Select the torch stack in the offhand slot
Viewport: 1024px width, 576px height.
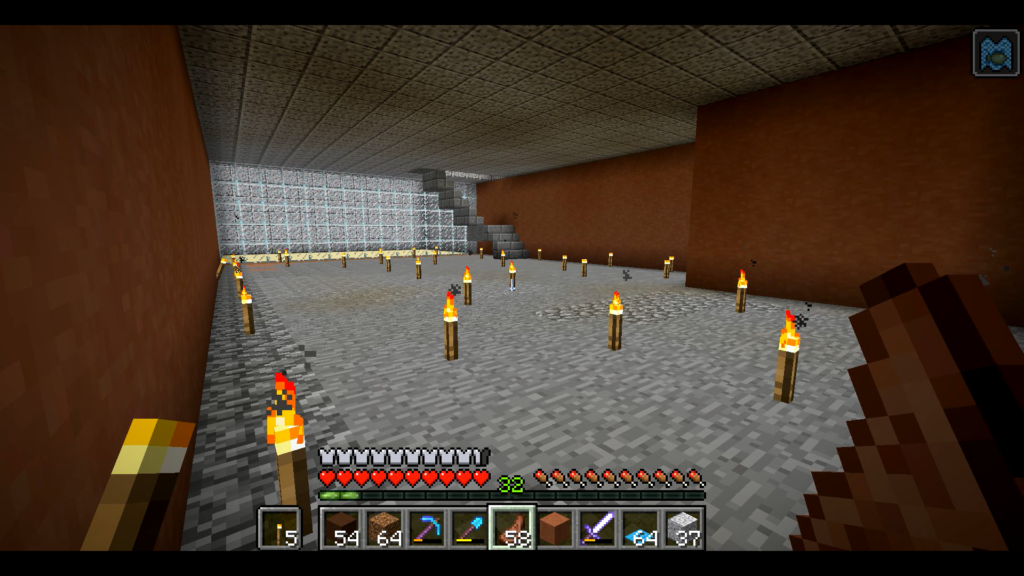(x=279, y=528)
